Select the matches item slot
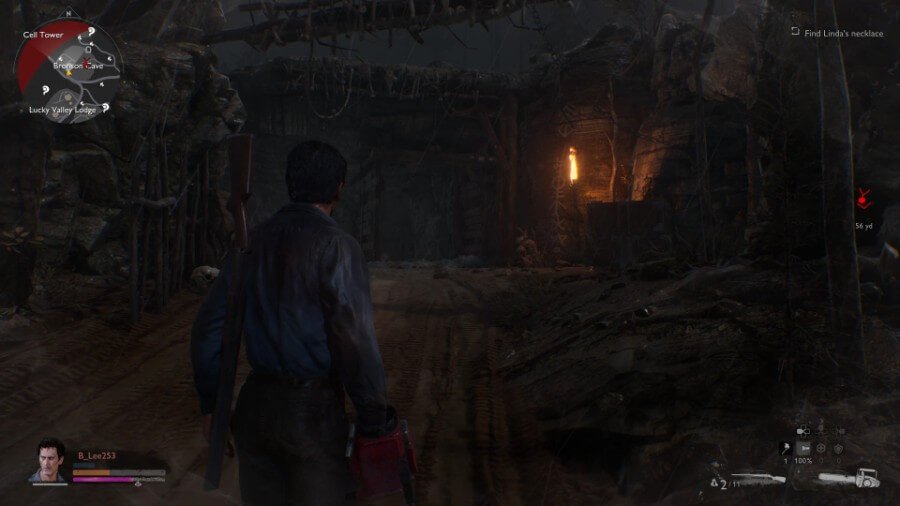 pos(785,448)
